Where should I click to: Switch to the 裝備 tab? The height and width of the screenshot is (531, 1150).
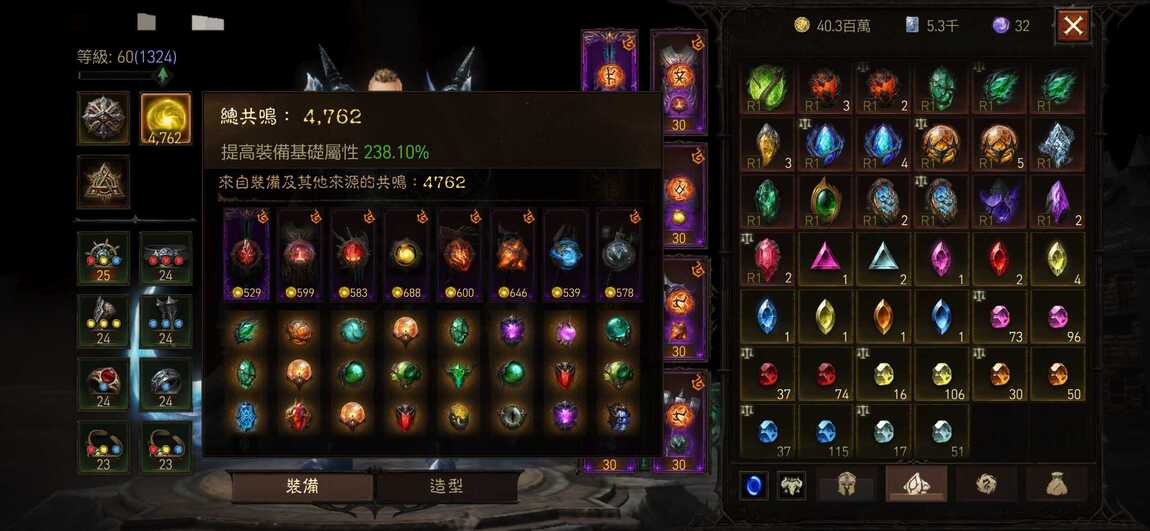pyautogui.click(x=302, y=487)
